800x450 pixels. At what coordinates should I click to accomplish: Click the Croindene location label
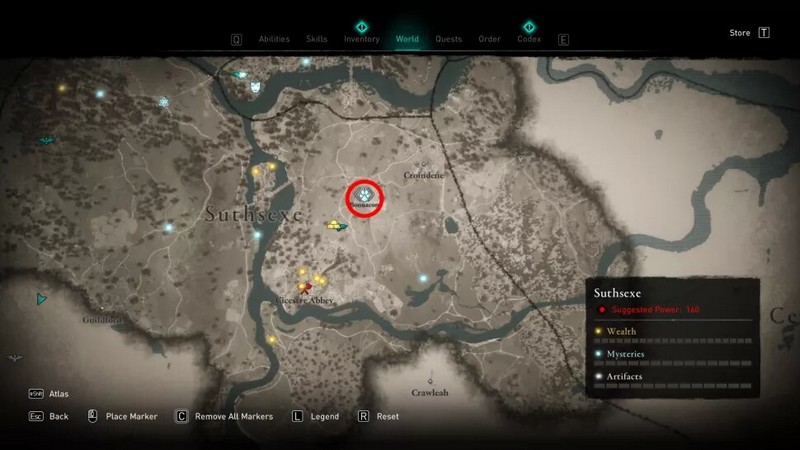click(423, 175)
